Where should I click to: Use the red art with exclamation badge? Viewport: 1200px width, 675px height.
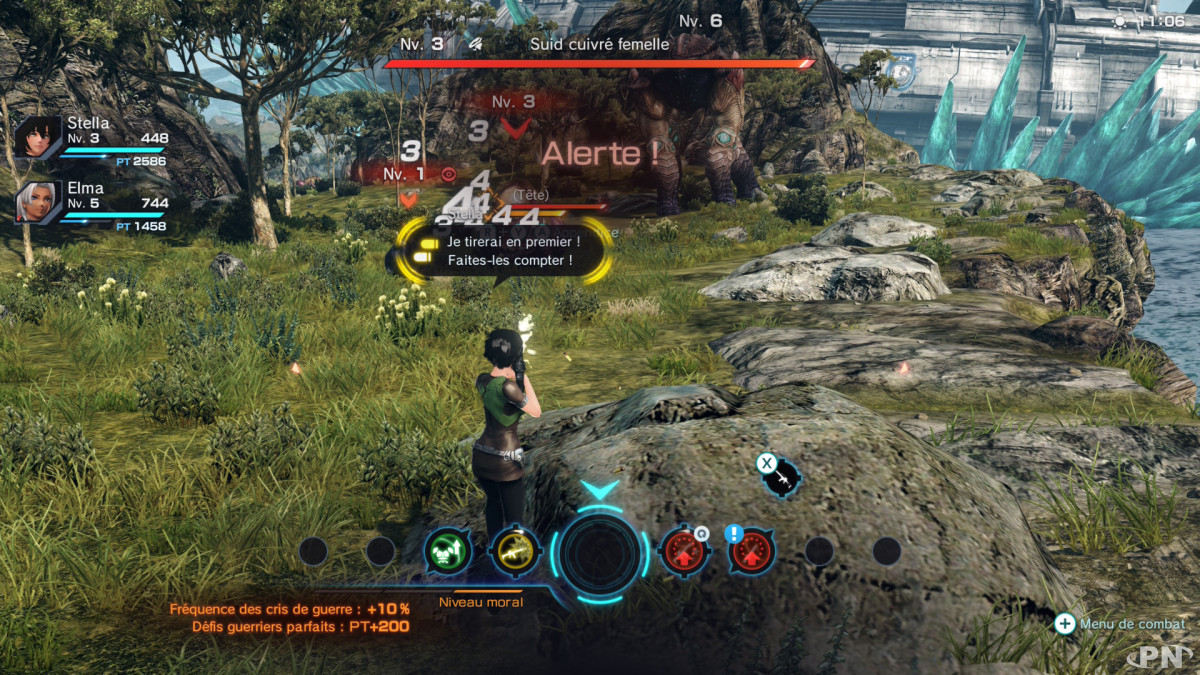click(x=752, y=551)
